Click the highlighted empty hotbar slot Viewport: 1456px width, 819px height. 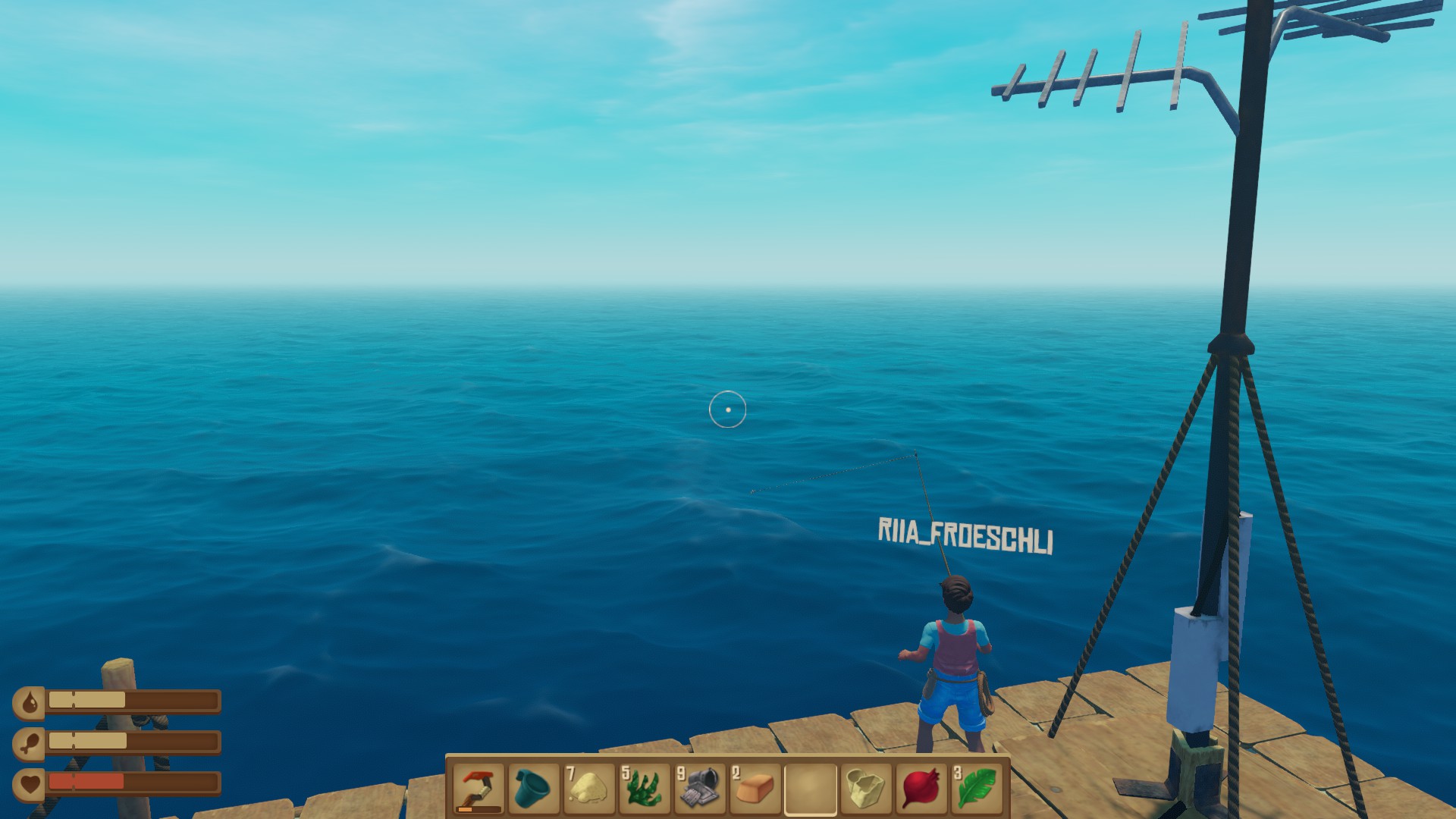pyautogui.click(x=810, y=789)
